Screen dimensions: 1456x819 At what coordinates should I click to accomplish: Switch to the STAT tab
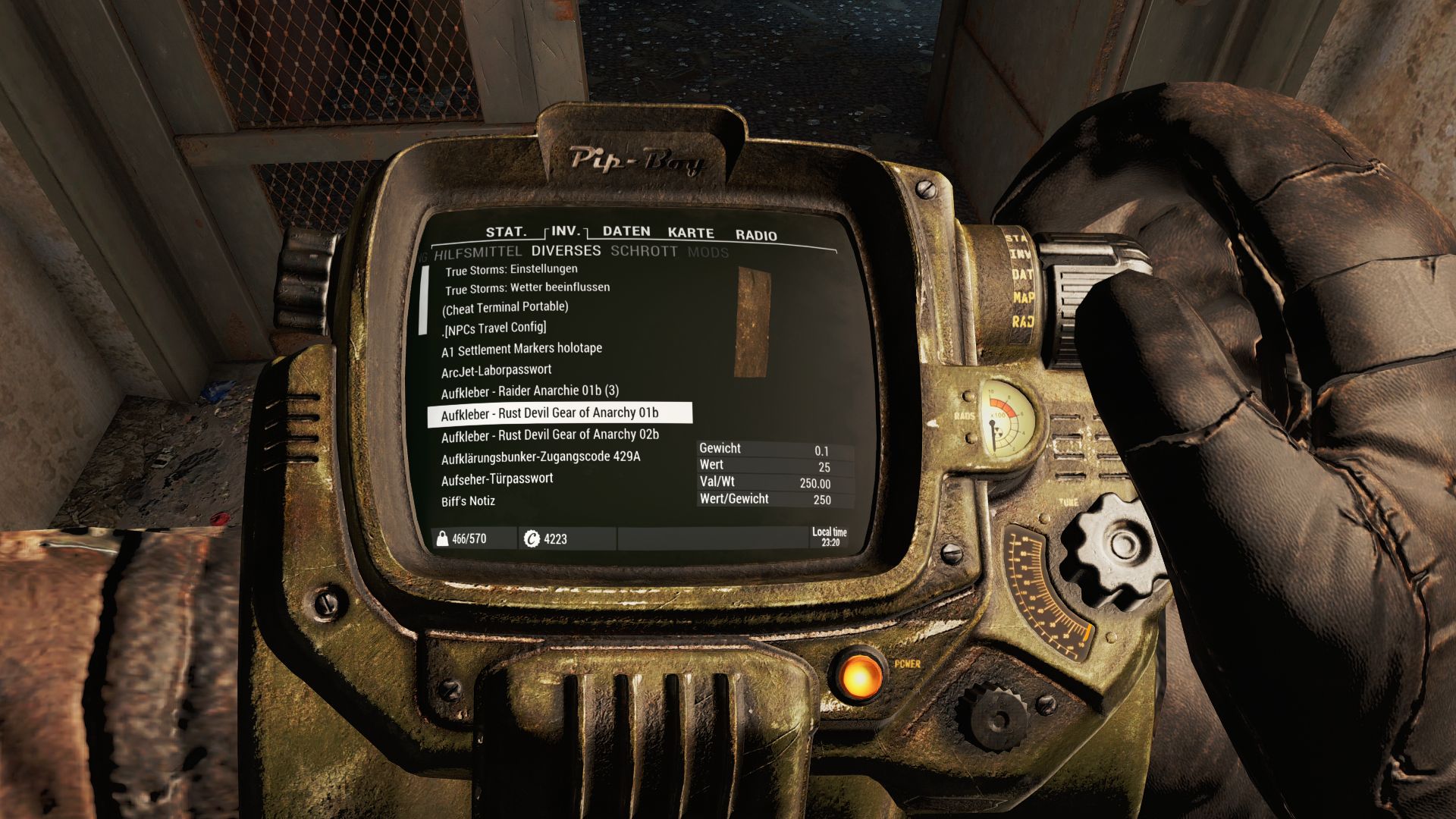point(507,231)
